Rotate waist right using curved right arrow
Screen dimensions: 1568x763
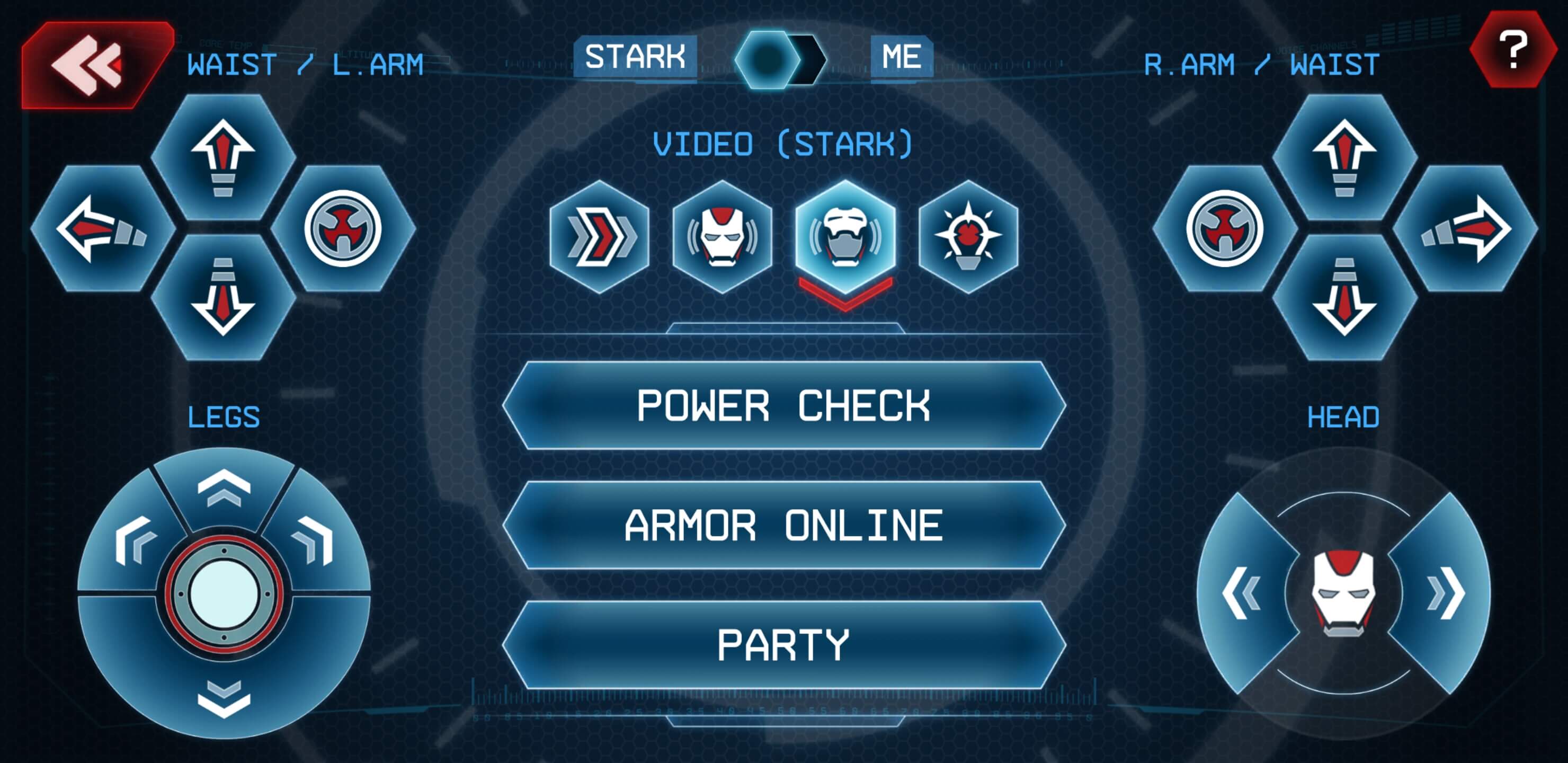1466,228
